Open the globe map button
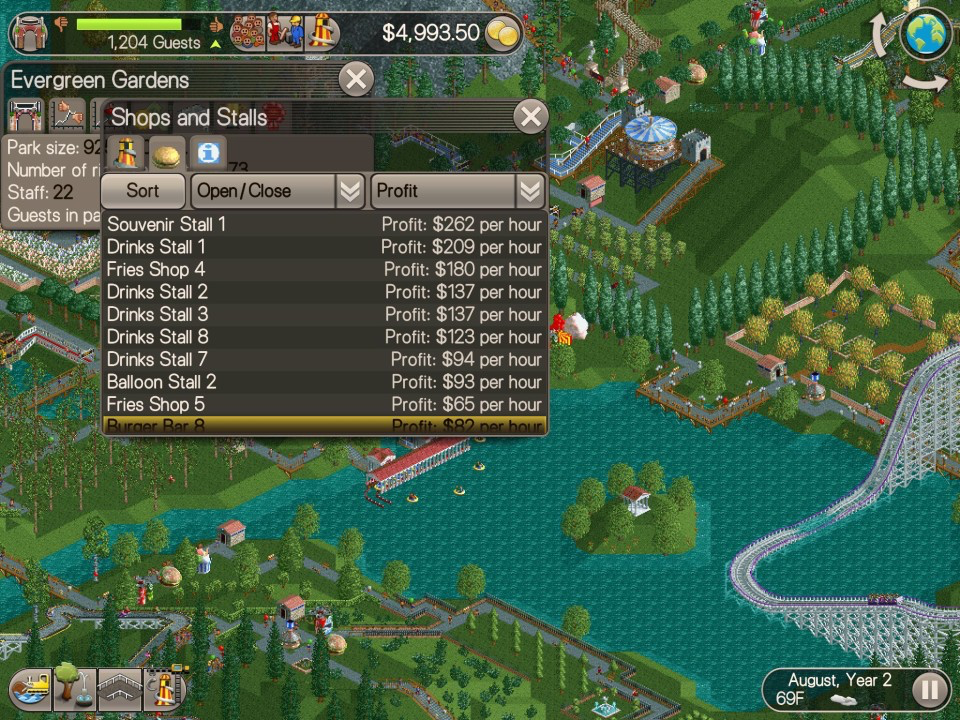Viewport: 960px width, 720px height. [x=925, y=34]
